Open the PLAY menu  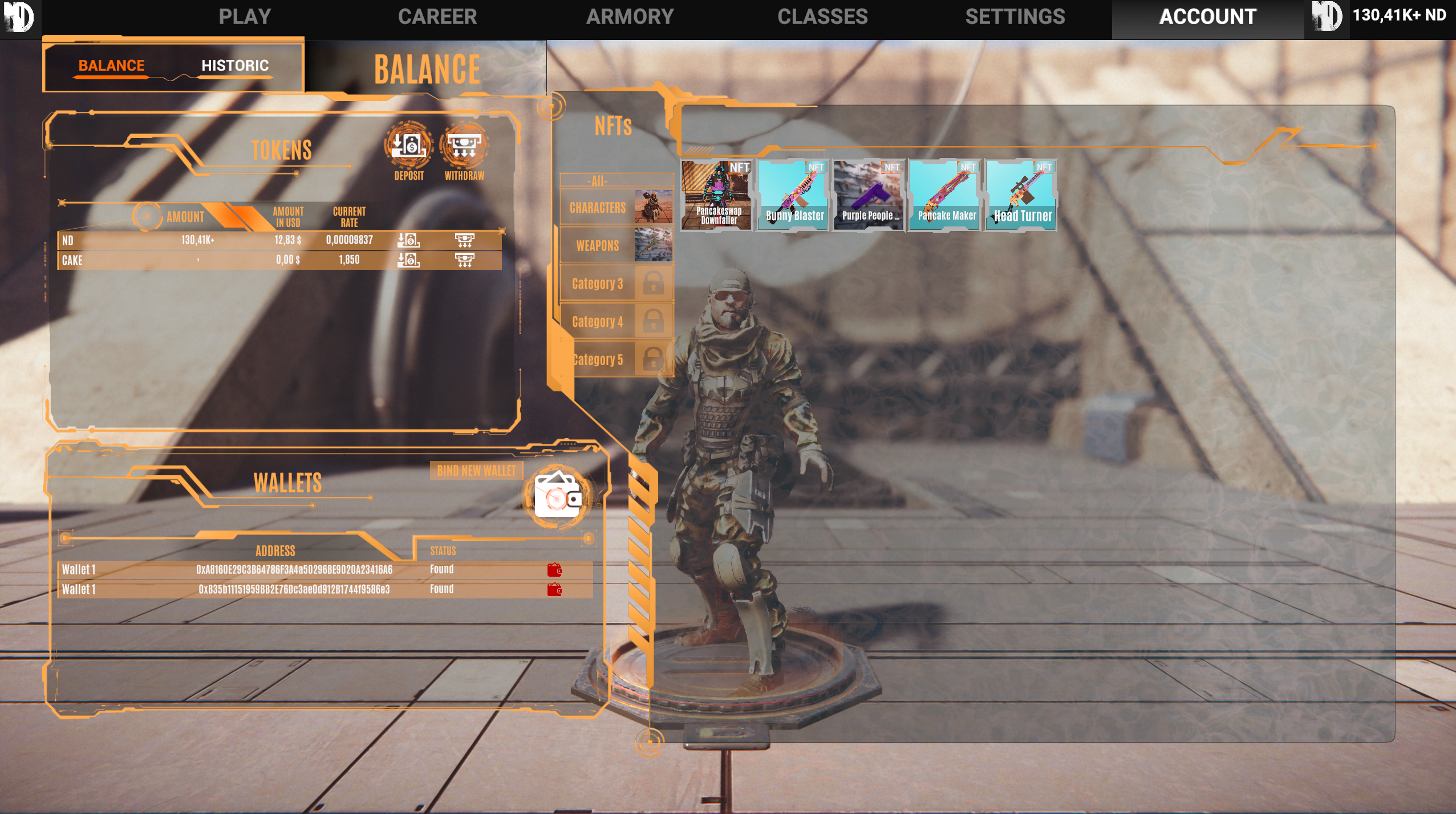coord(245,17)
